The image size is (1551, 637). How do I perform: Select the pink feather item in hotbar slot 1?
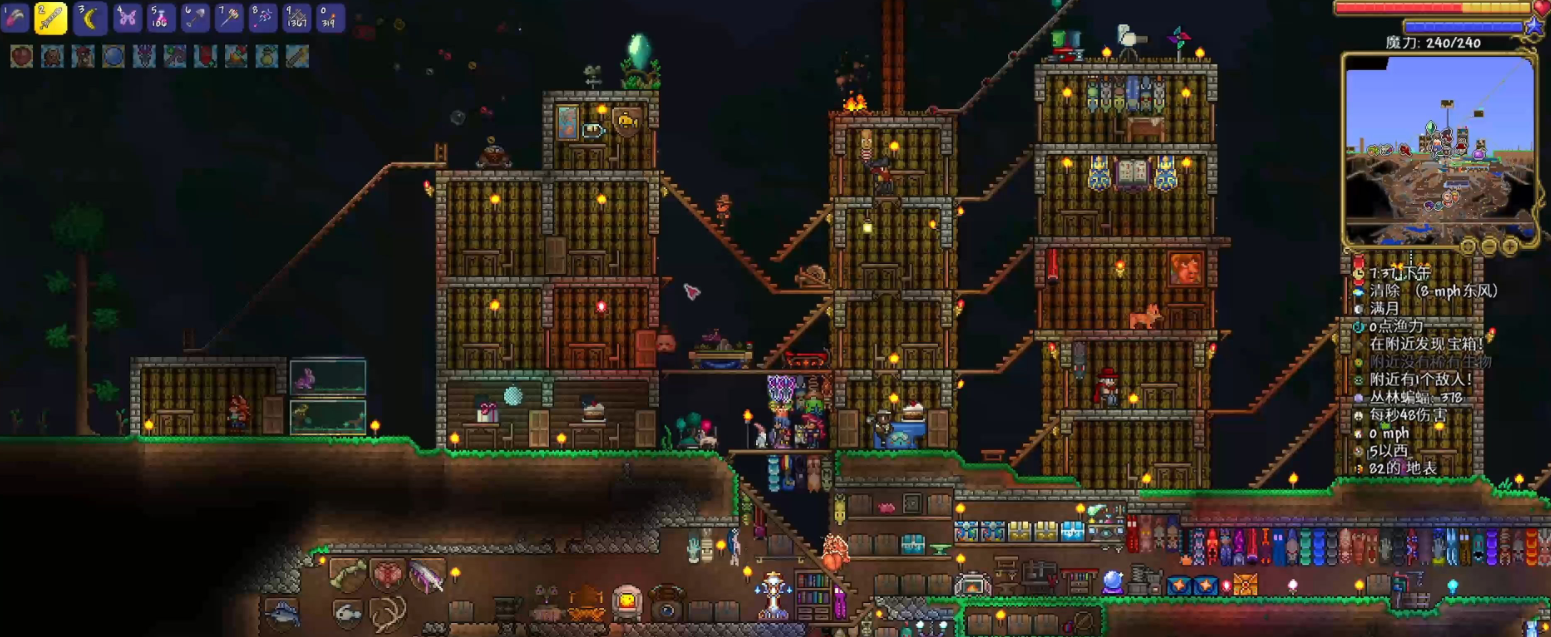15,17
